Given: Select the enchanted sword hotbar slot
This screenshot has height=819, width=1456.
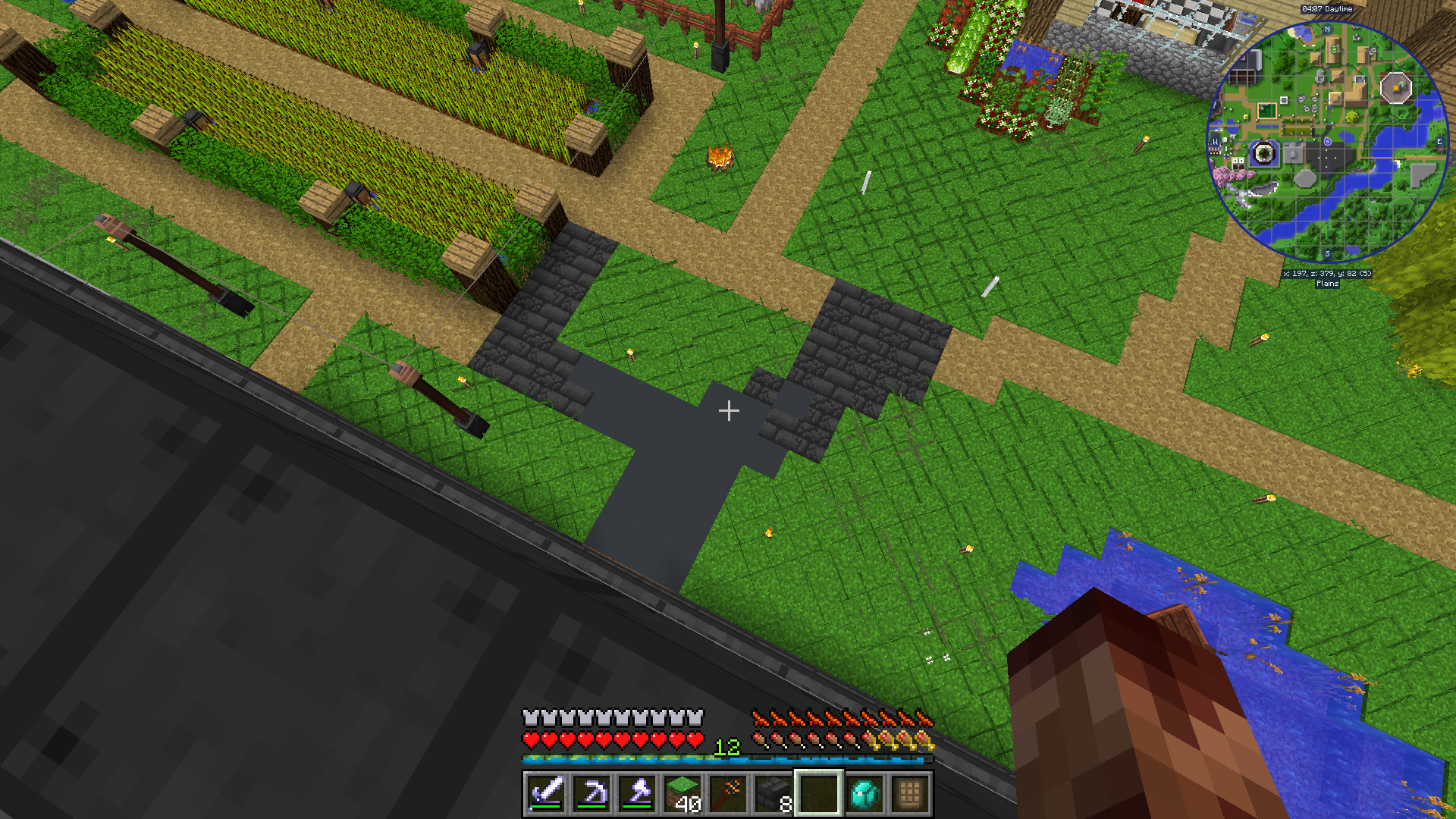Looking at the screenshot, I should point(546,793).
